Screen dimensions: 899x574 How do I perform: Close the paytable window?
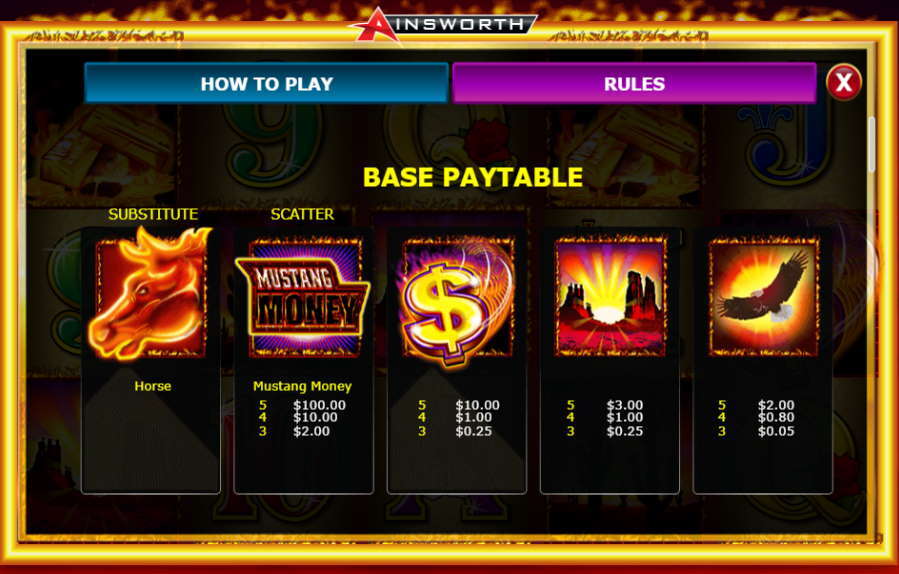[x=843, y=82]
